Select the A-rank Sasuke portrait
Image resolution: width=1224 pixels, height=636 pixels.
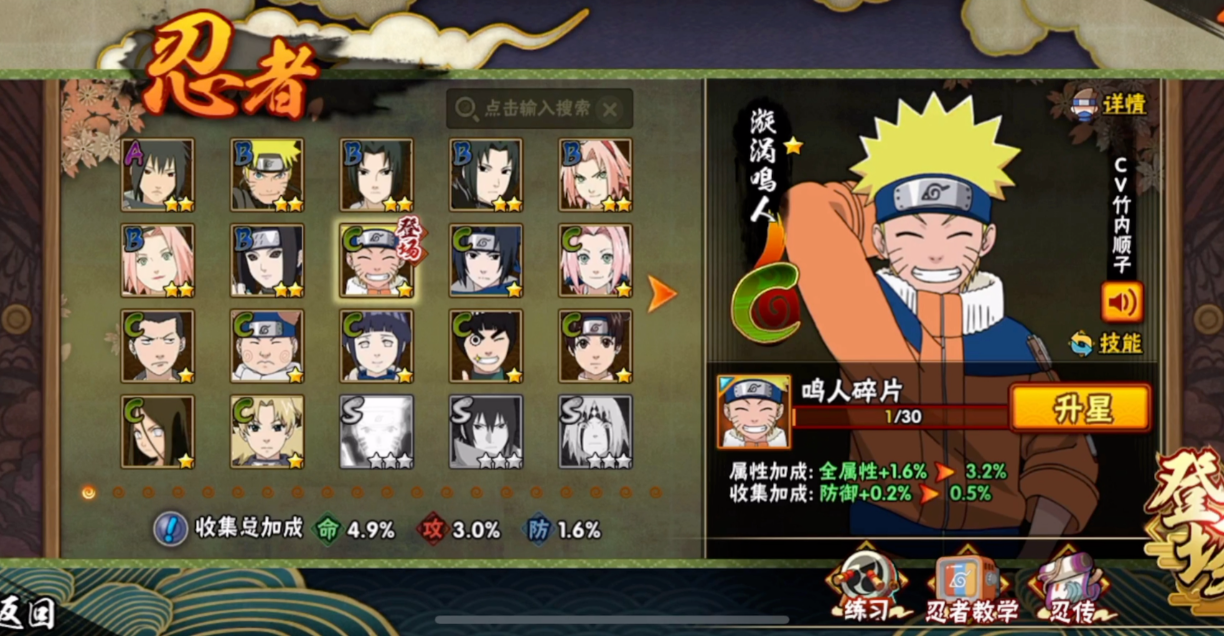[x=158, y=175]
